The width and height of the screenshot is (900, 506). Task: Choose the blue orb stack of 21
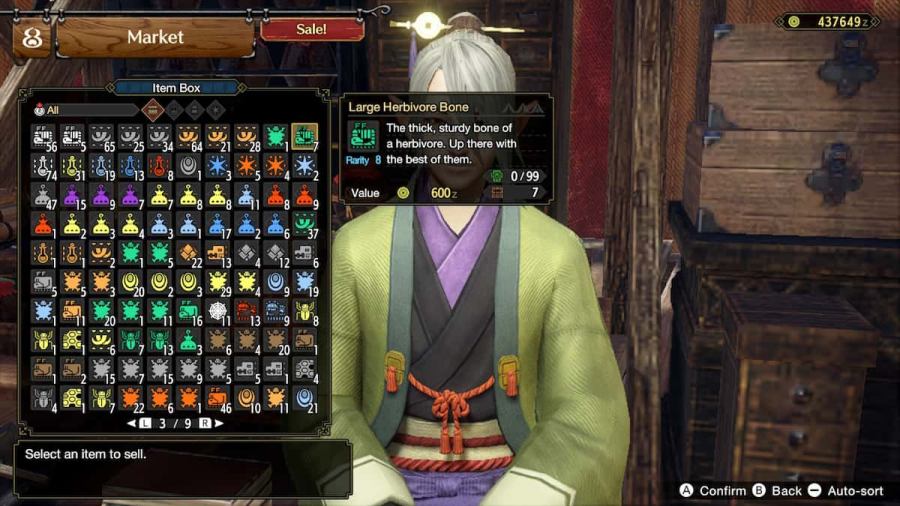[x=304, y=398]
